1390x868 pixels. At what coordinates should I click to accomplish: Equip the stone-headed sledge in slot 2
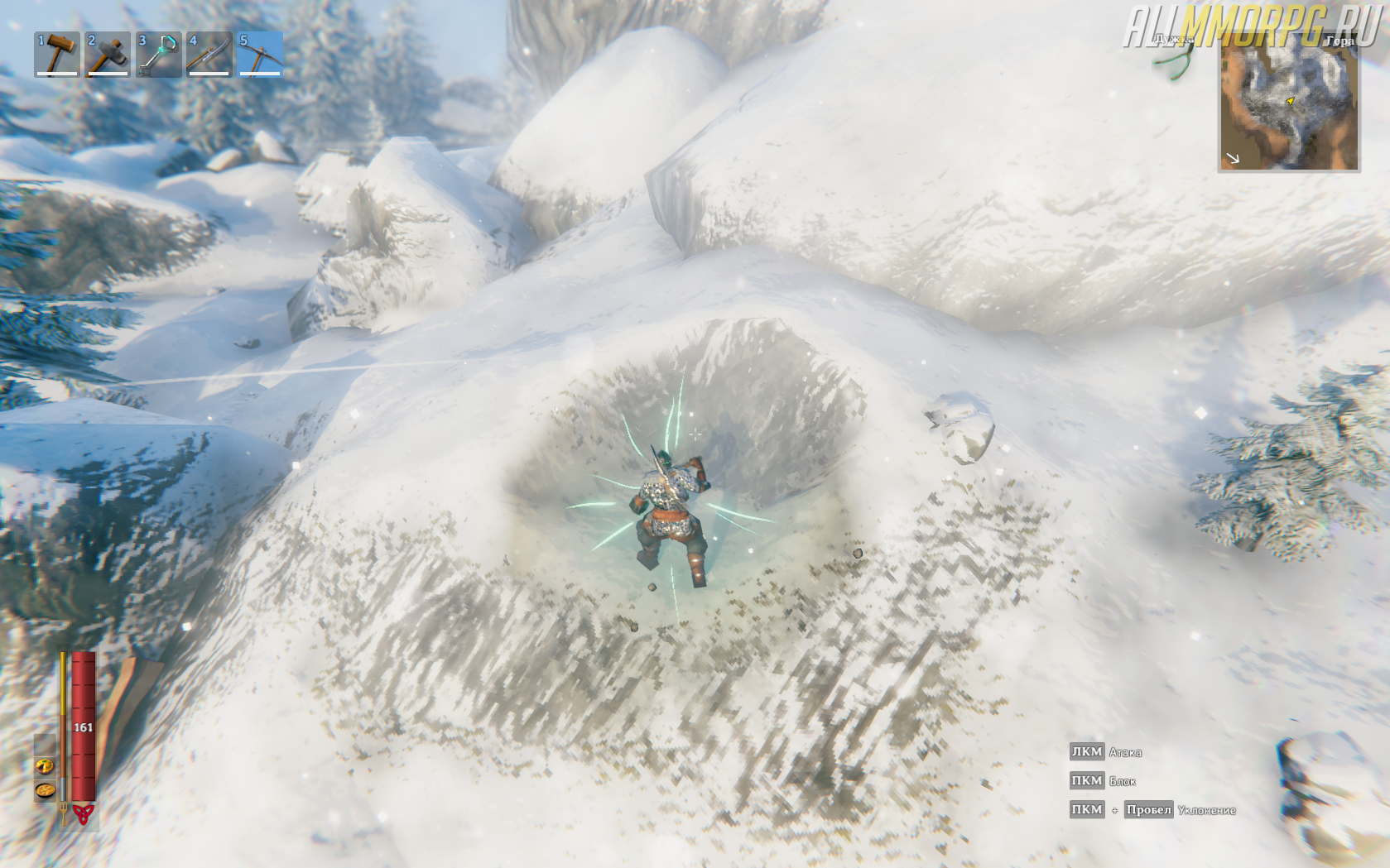108,55
